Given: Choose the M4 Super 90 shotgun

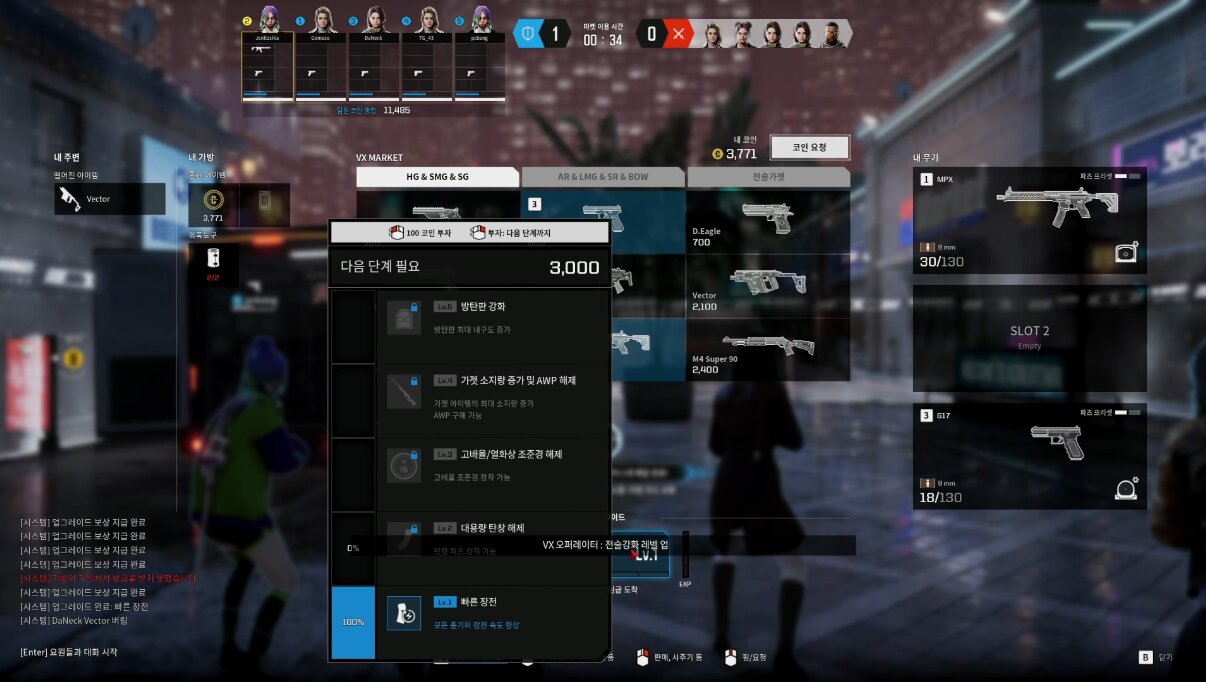Looking at the screenshot, I should [x=768, y=349].
